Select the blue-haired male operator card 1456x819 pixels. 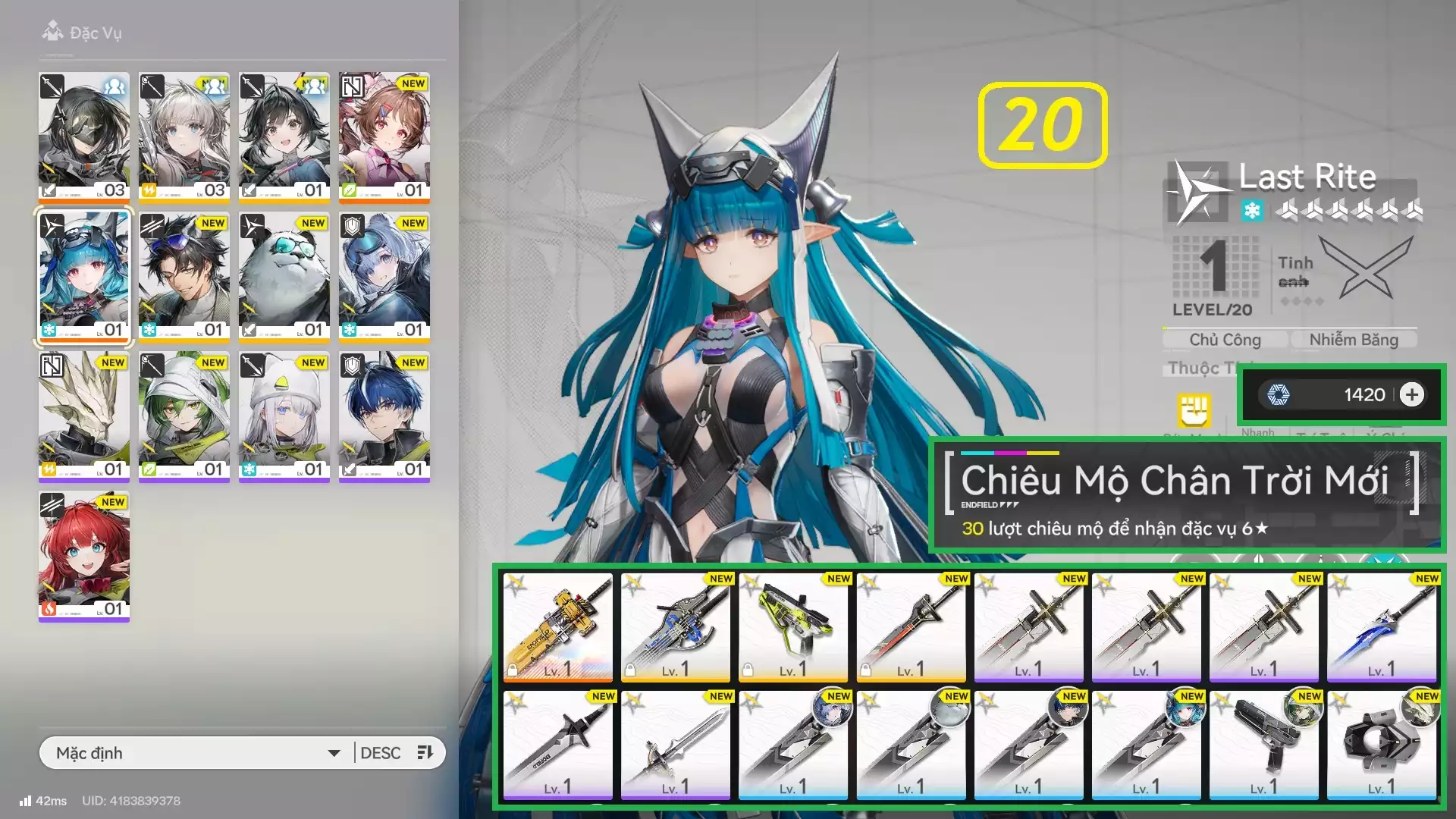pyautogui.click(x=384, y=416)
